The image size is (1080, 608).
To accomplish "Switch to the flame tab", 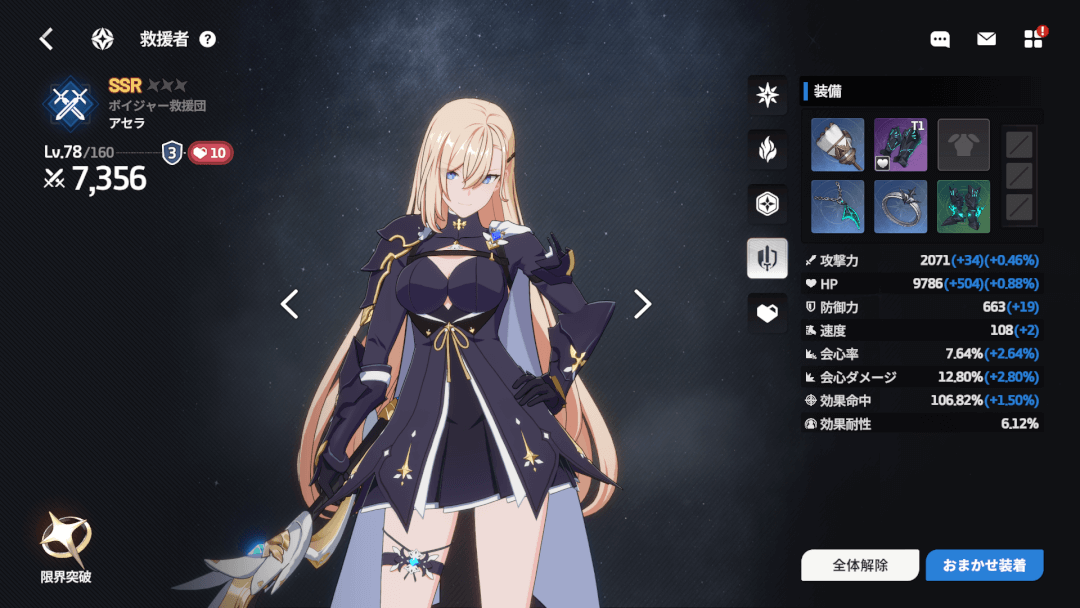I will pyautogui.click(x=767, y=150).
